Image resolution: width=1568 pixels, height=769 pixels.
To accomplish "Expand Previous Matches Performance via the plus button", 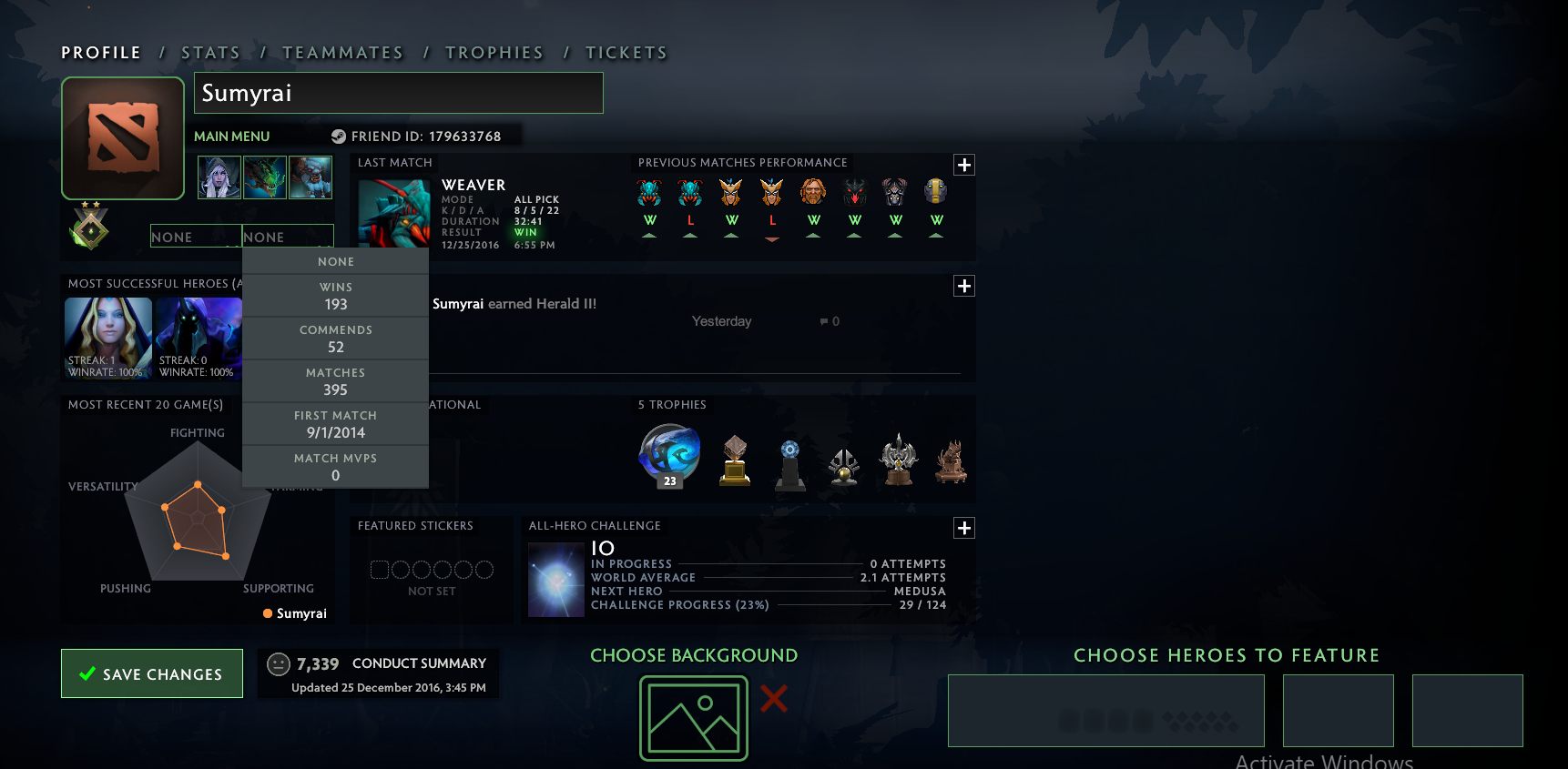I will 963,165.
